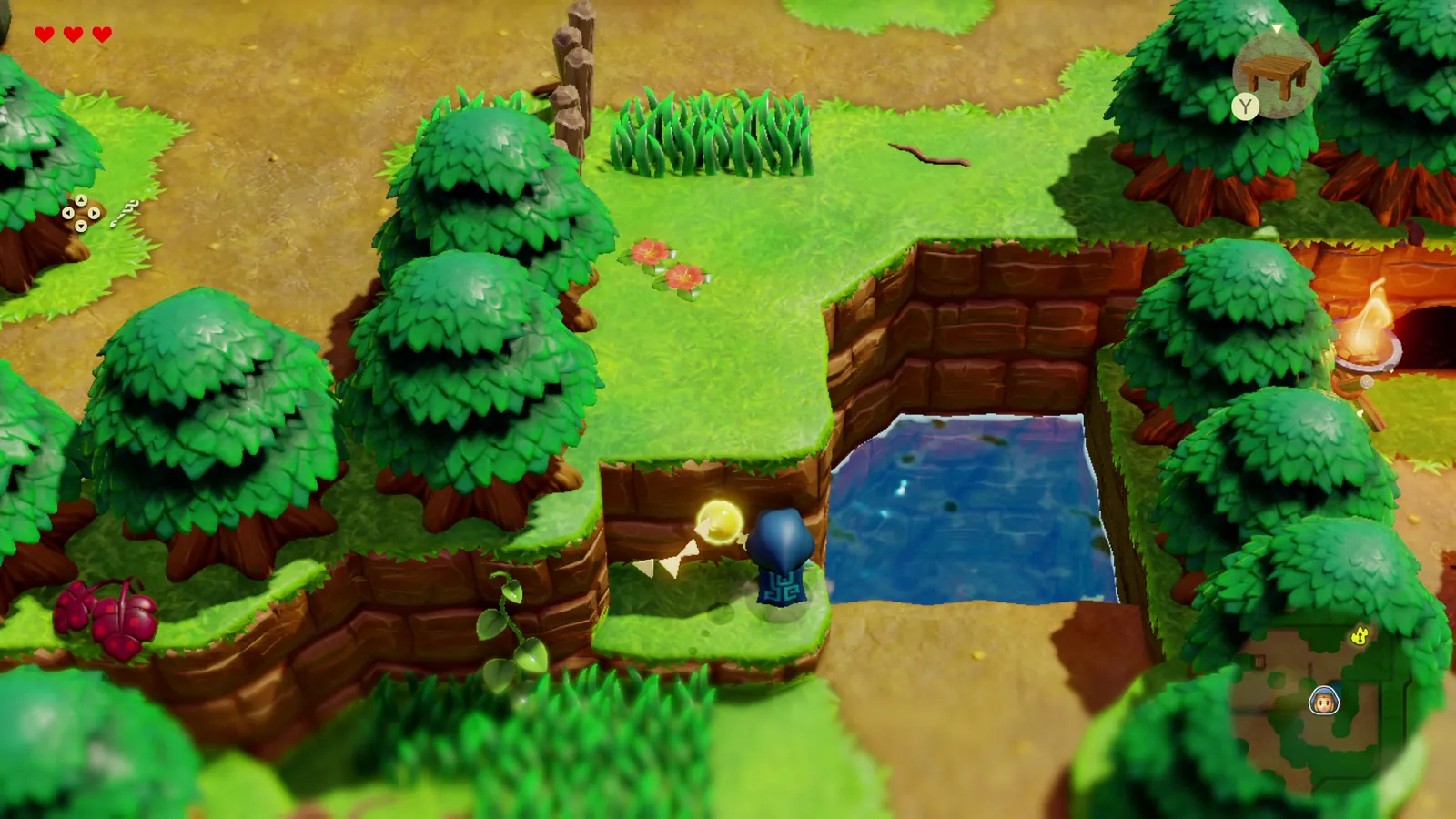Image resolution: width=1456 pixels, height=819 pixels.
Task: Click the up arrow of the d-pad indicator
Action: tap(82, 199)
